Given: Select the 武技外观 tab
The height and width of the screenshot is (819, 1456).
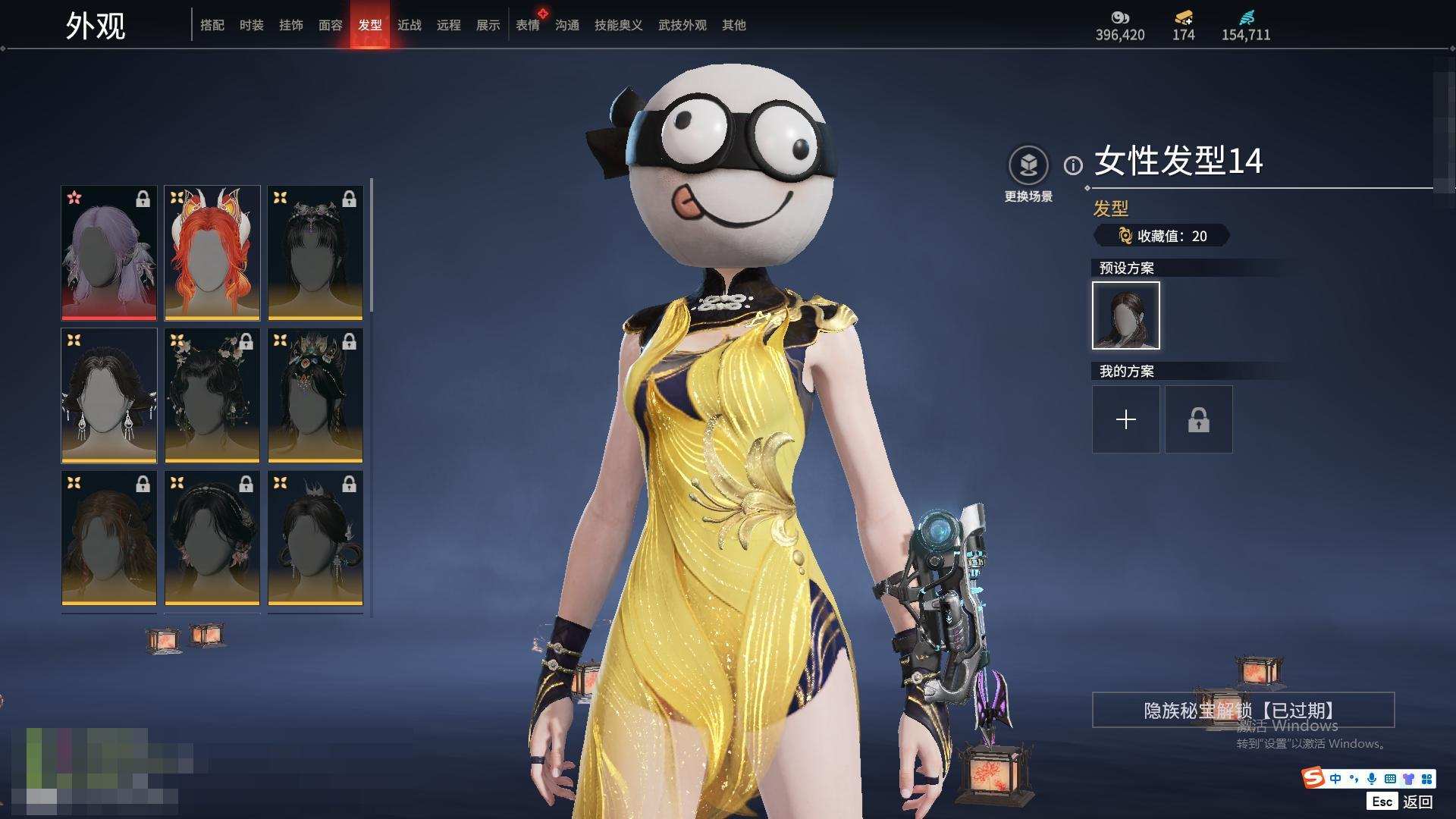Looking at the screenshot, I should [x=682, y=25].
